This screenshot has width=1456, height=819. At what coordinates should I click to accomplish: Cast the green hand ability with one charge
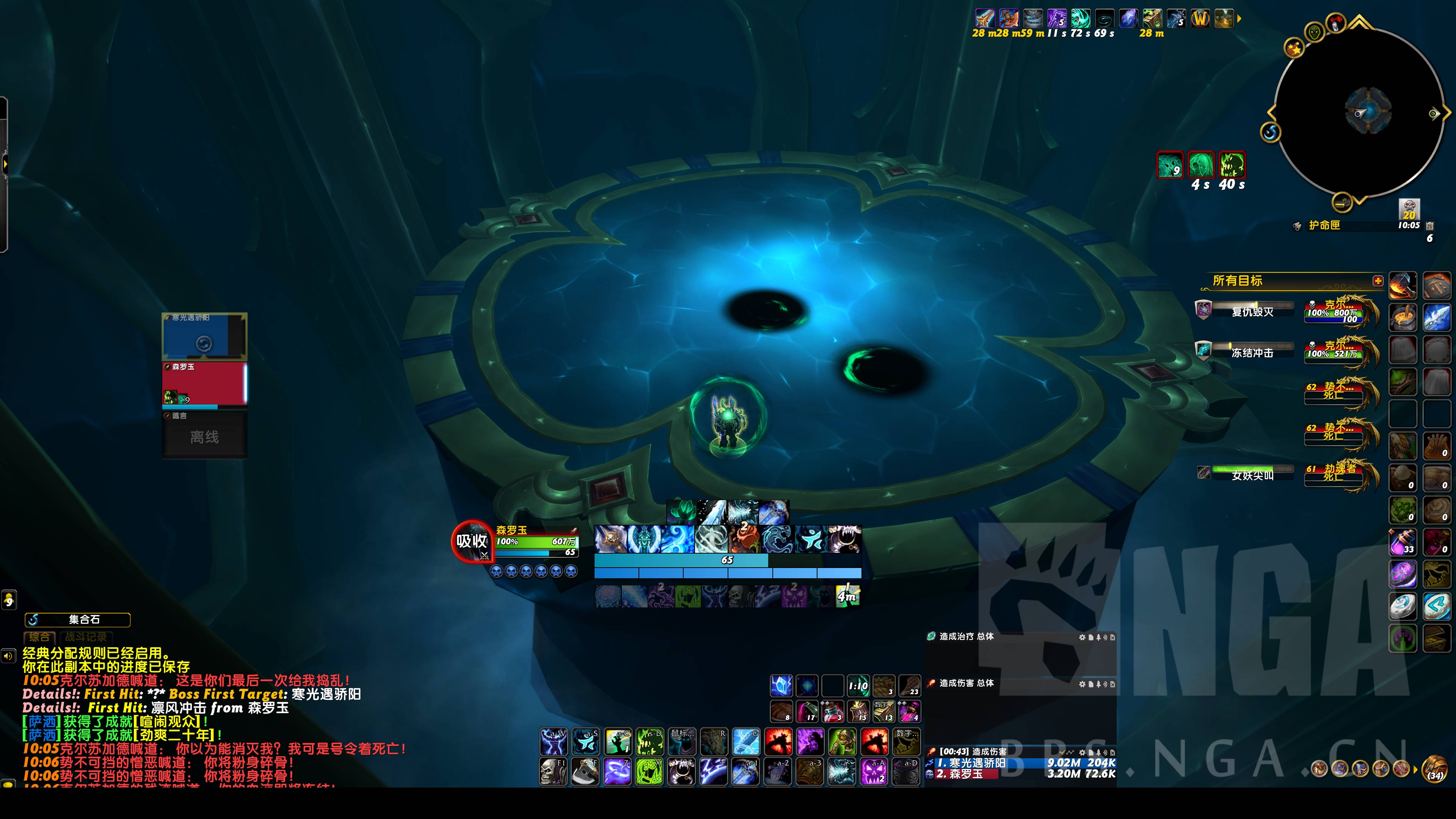point(617,741)
